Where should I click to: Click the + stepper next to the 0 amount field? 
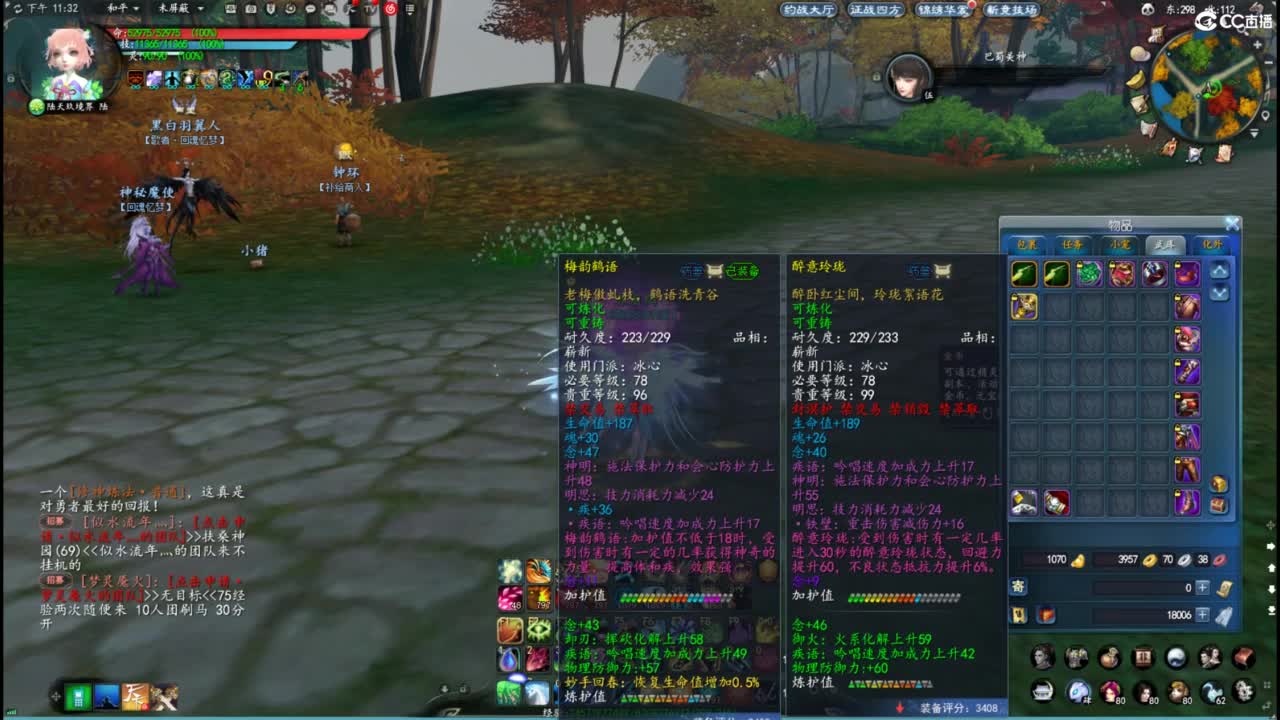(1202, 588)
